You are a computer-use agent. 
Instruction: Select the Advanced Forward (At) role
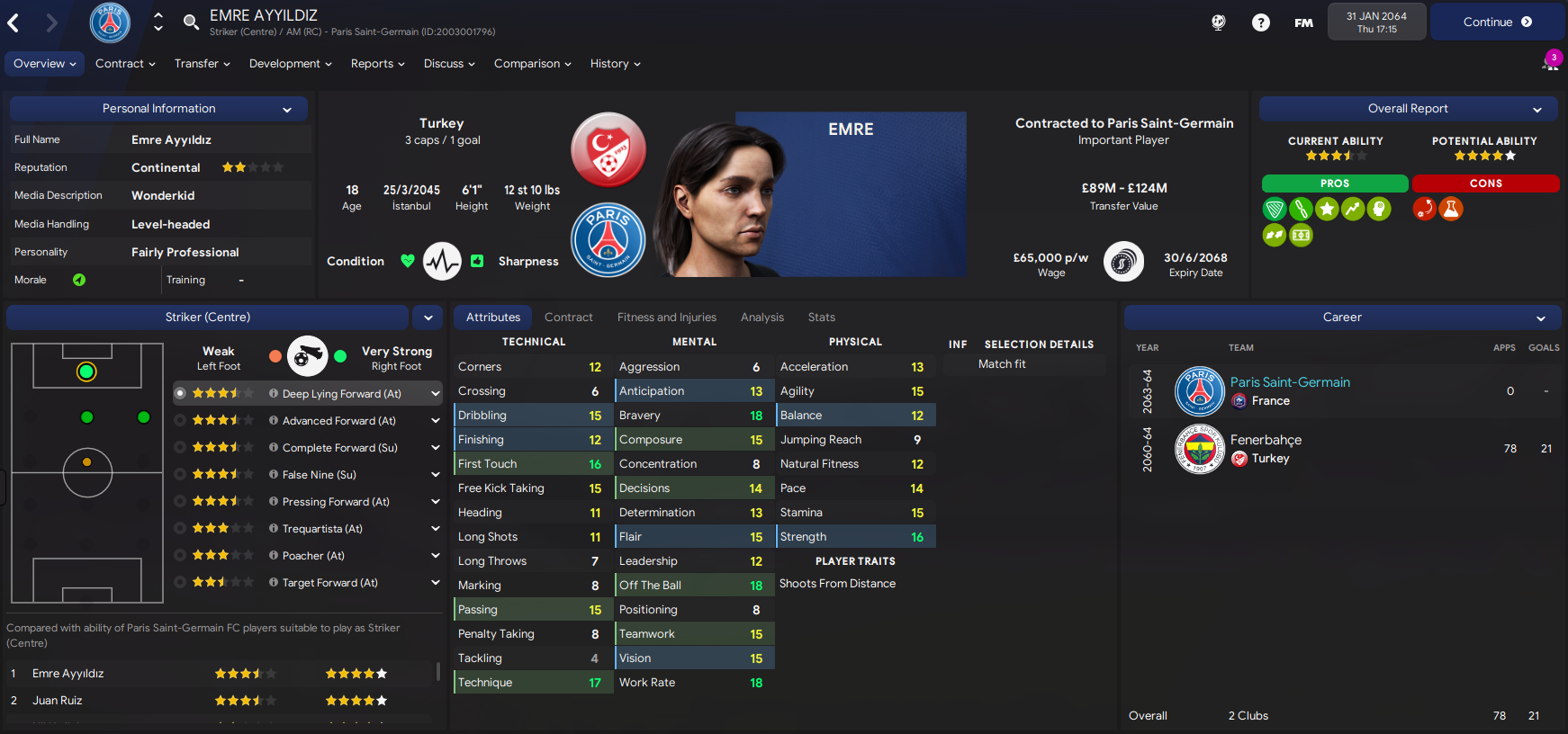(x=338, y=421)
